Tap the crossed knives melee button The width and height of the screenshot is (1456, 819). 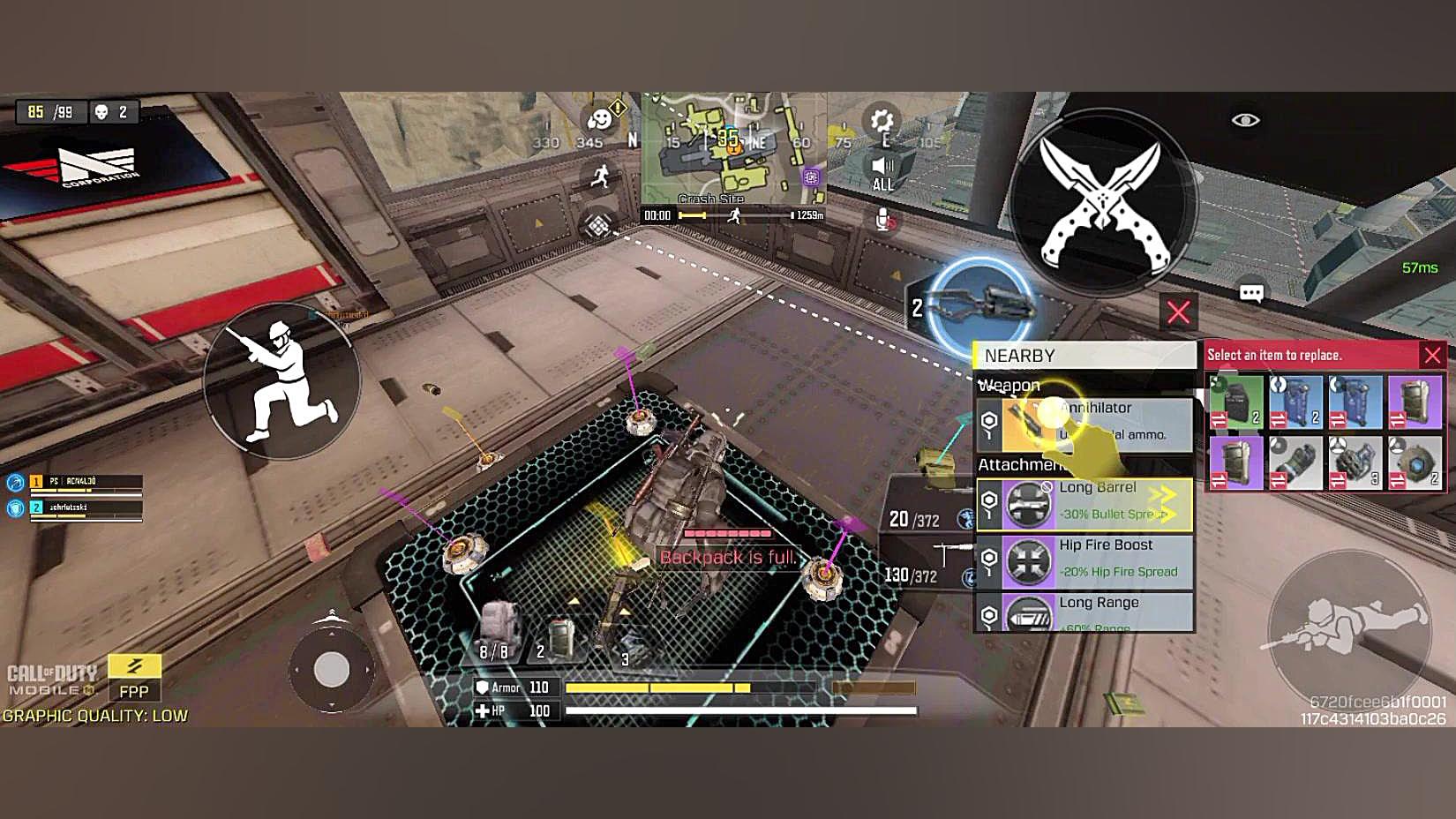point(1103,202)
